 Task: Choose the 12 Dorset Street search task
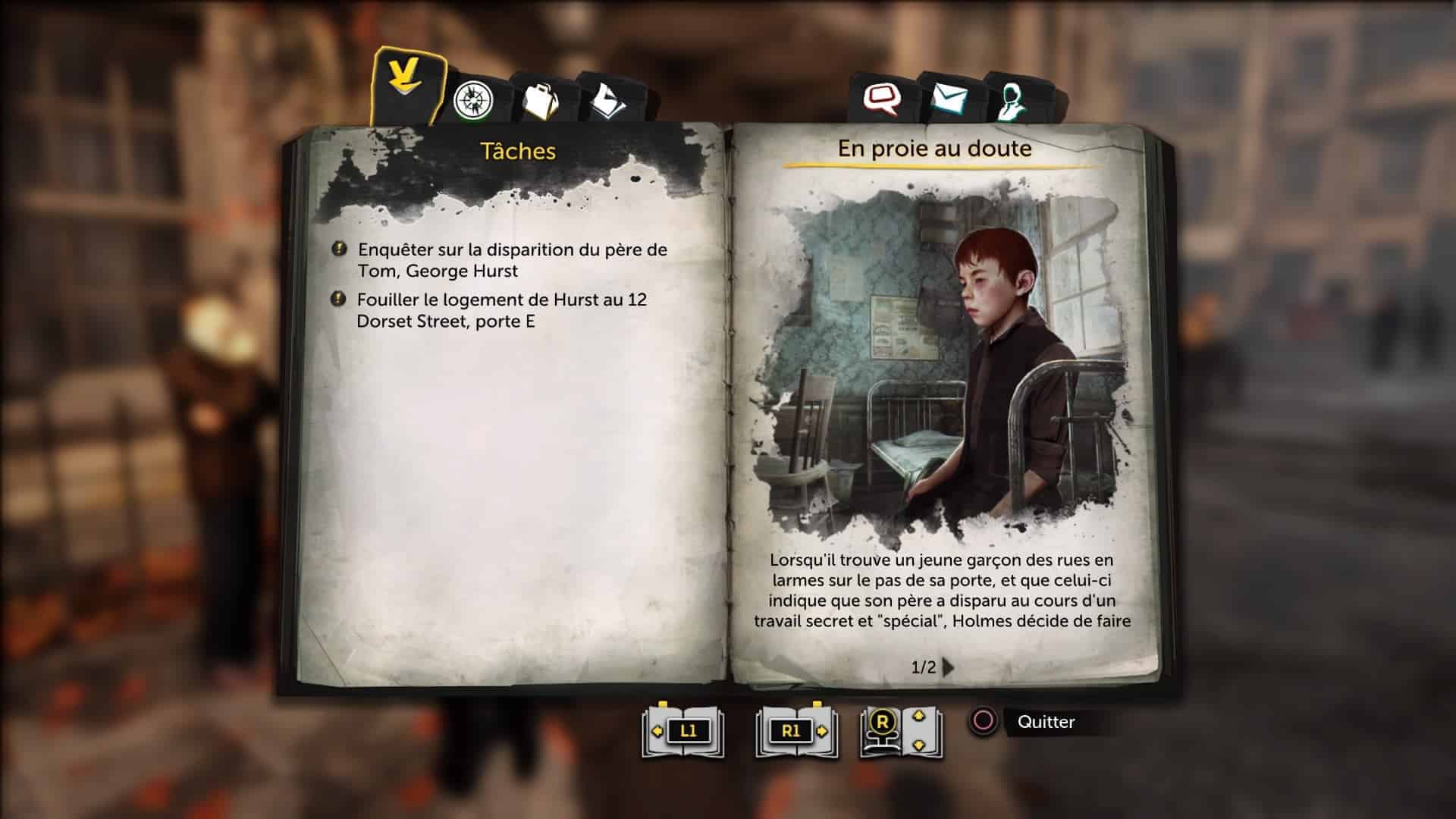point(501,310)
